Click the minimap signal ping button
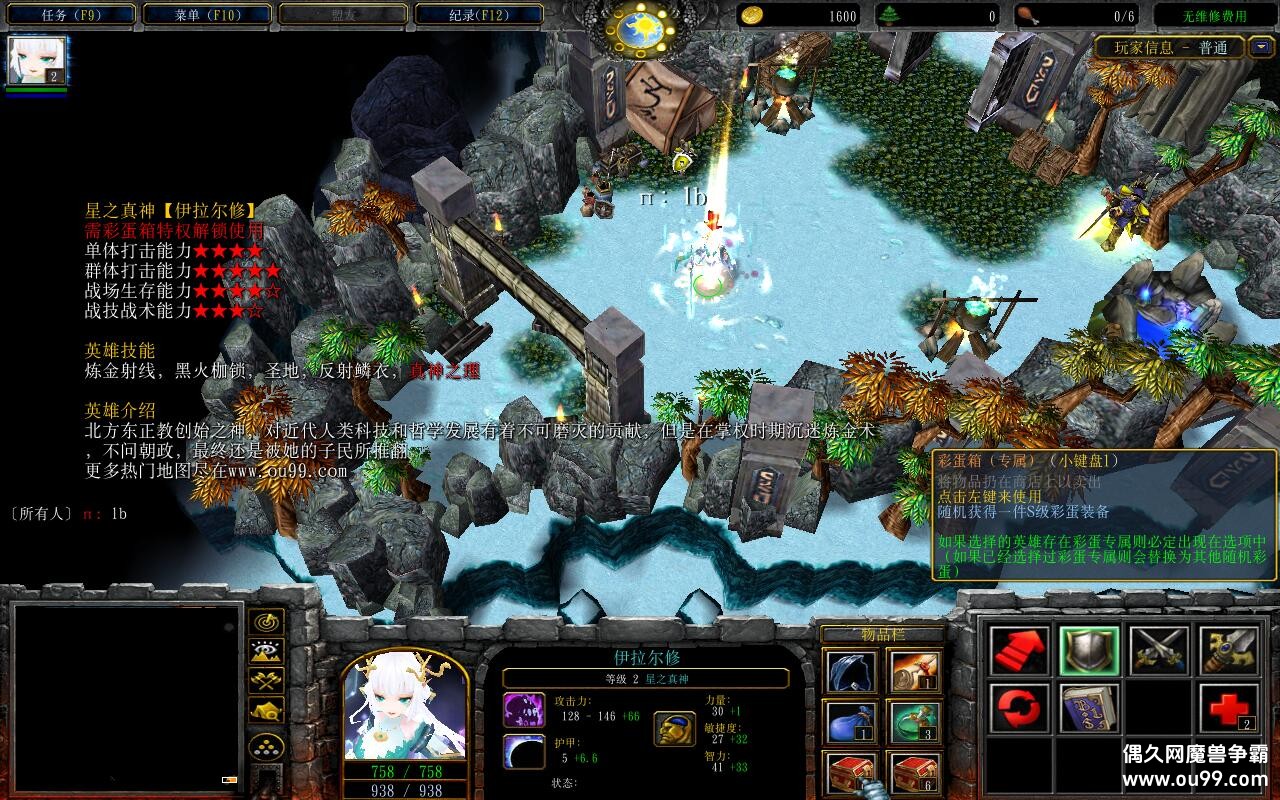The width and height of the screenshot is (1280, 800). (267, 621)
